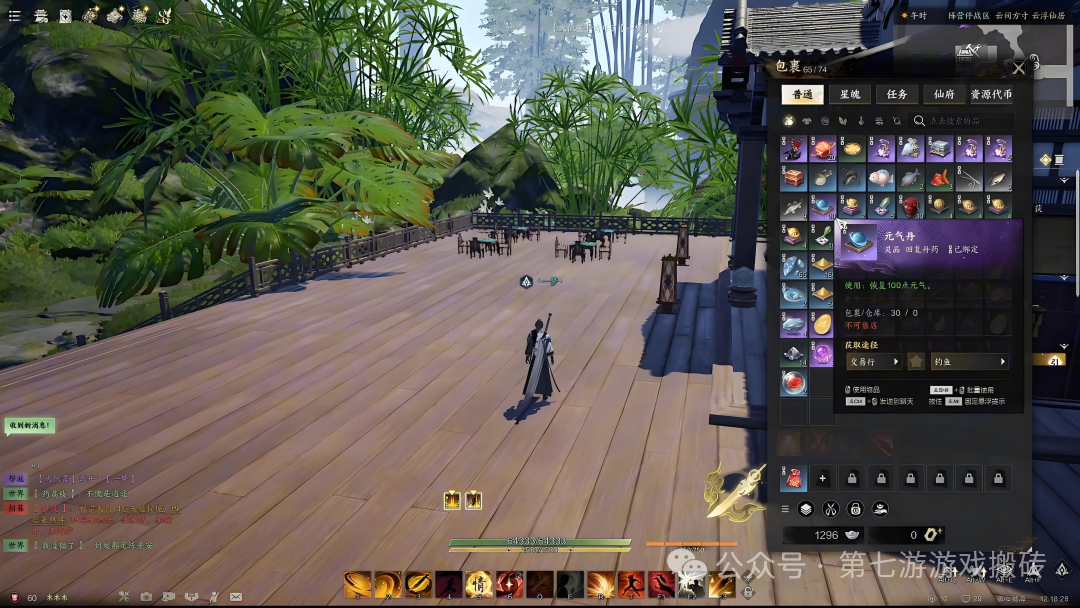Toggle the padlock item-lock button
This screenshot has height=608, width=1080.
855,508
